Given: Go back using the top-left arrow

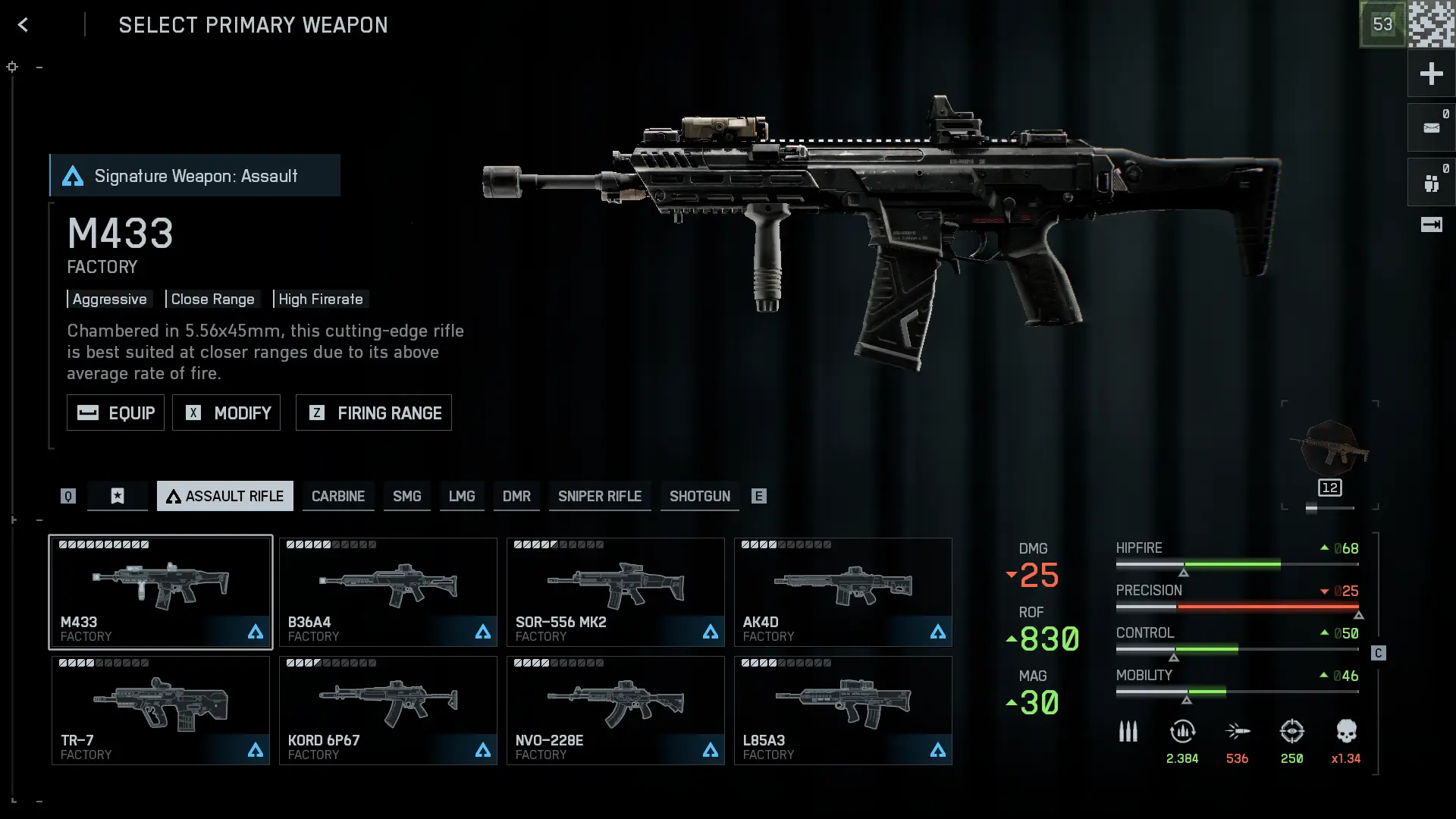Looking at the screenshot, I should 23,25.
